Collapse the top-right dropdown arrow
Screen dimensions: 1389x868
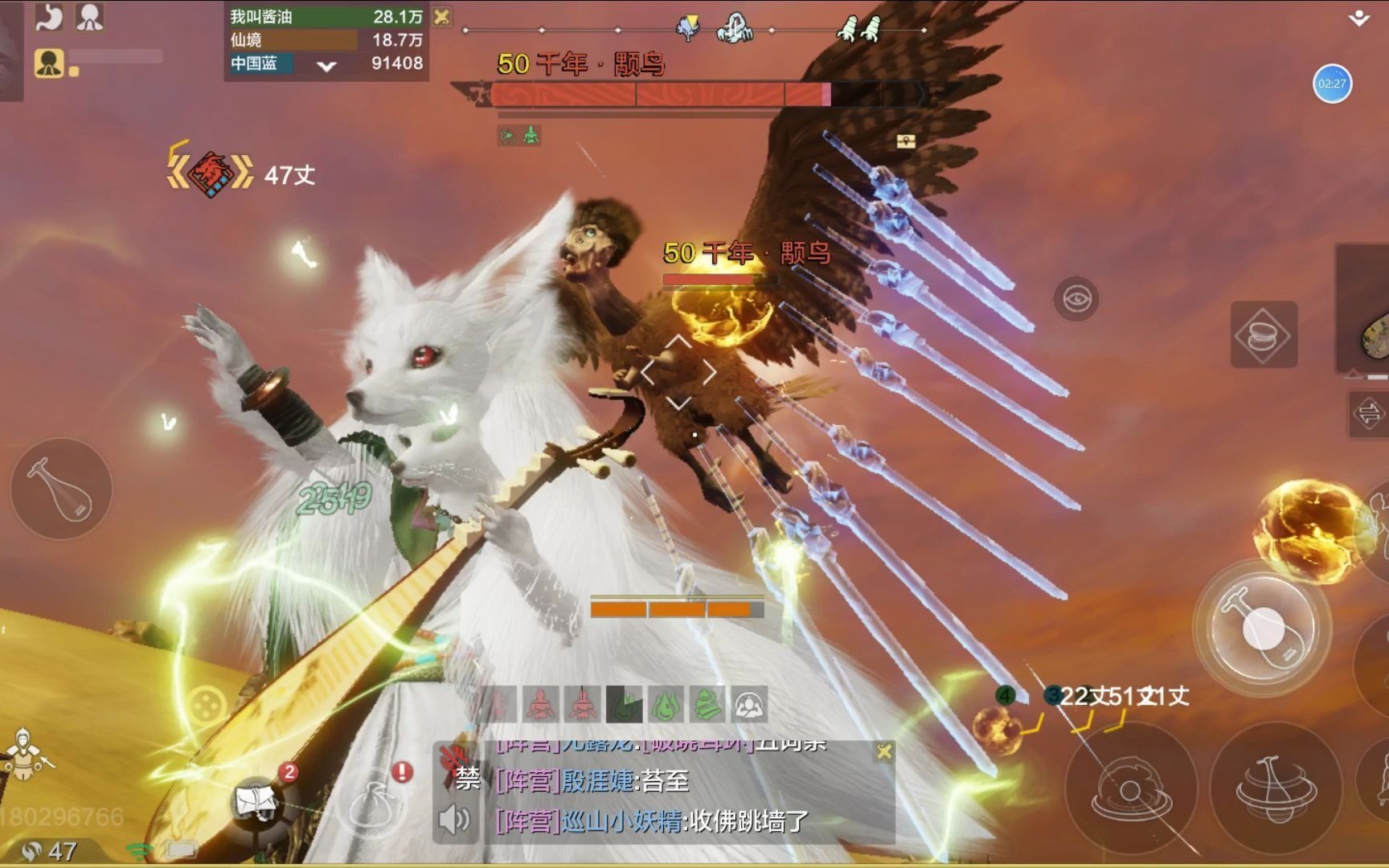click(1358, 18)
